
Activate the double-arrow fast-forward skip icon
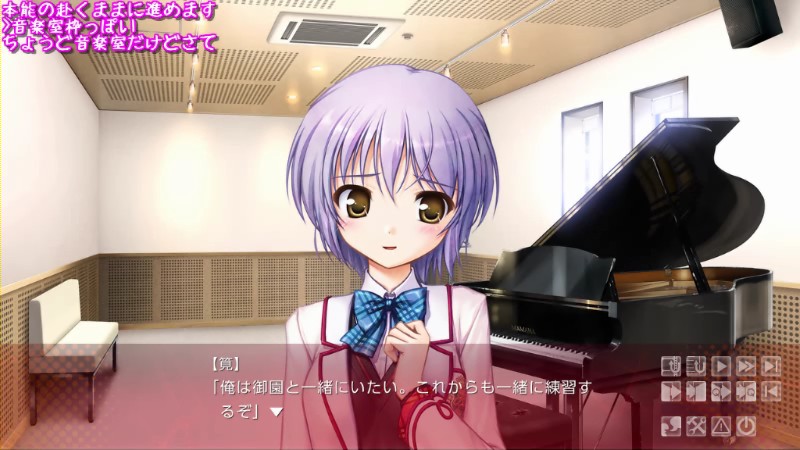tap(746, 366)
